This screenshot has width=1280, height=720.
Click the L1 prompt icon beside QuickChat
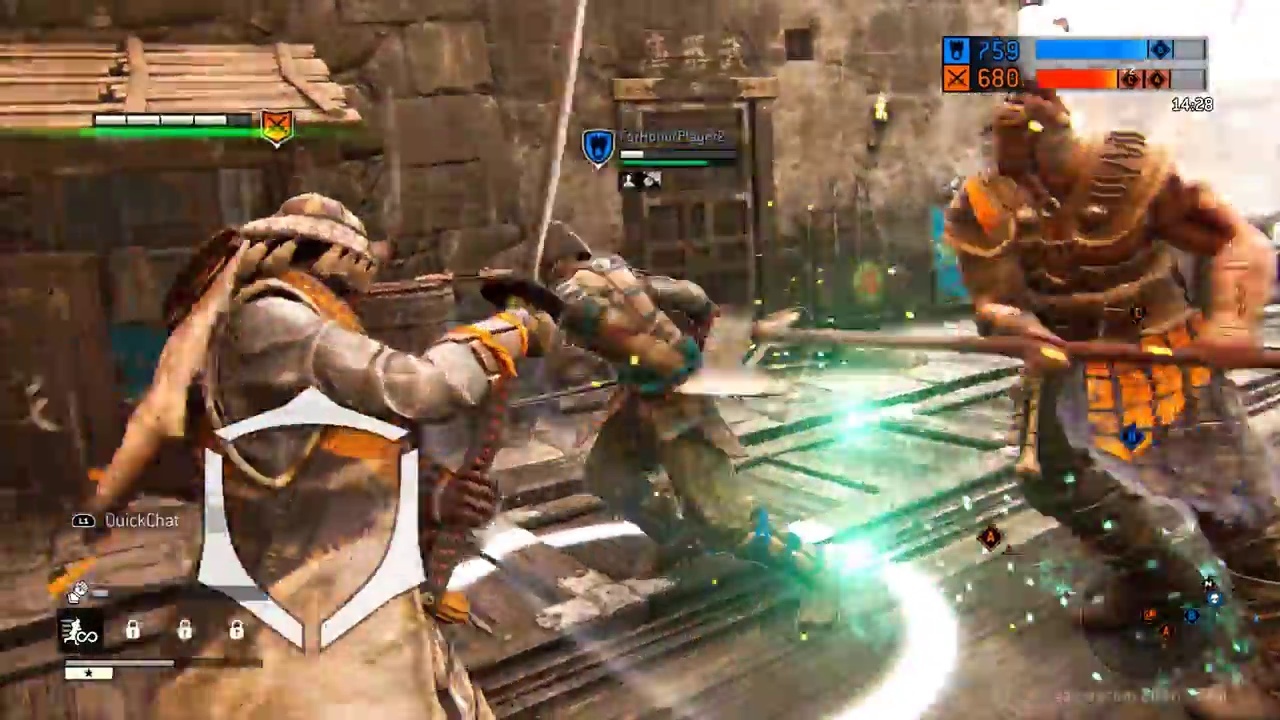(x=83, y=521)
